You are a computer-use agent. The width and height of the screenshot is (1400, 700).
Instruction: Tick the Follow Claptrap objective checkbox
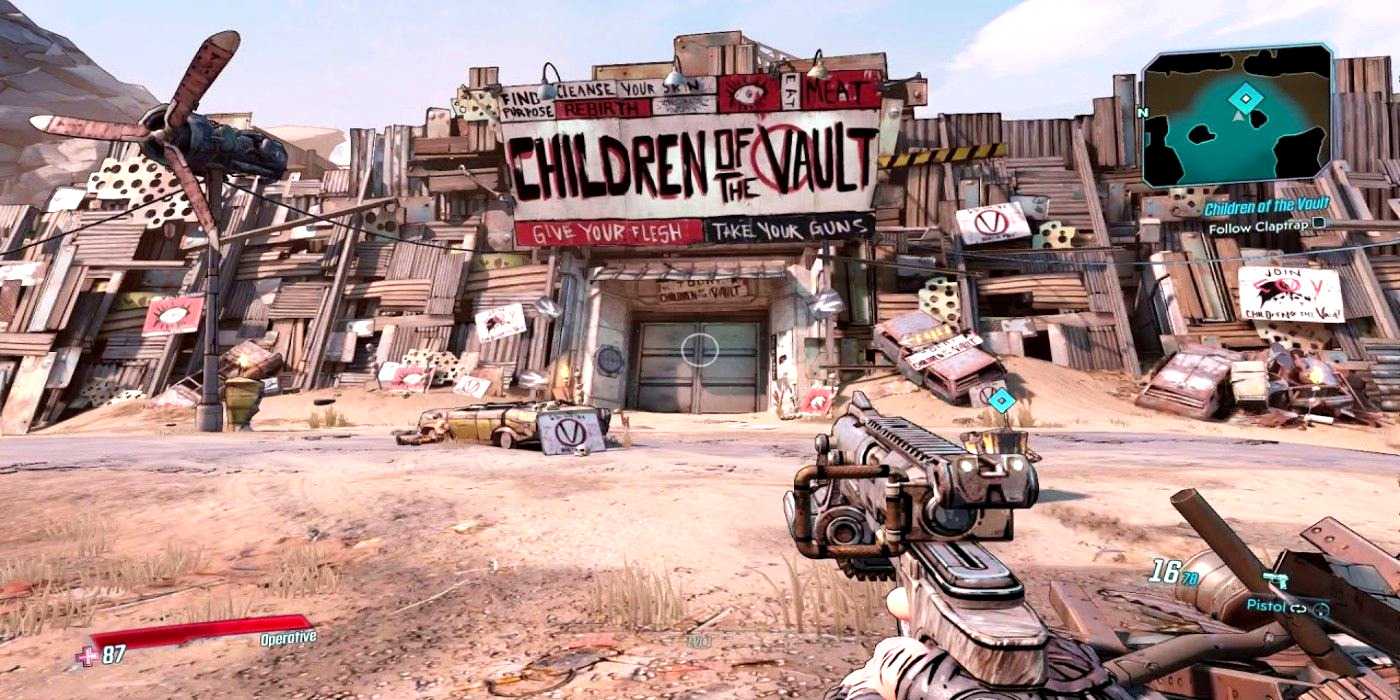click(1318, 227)
